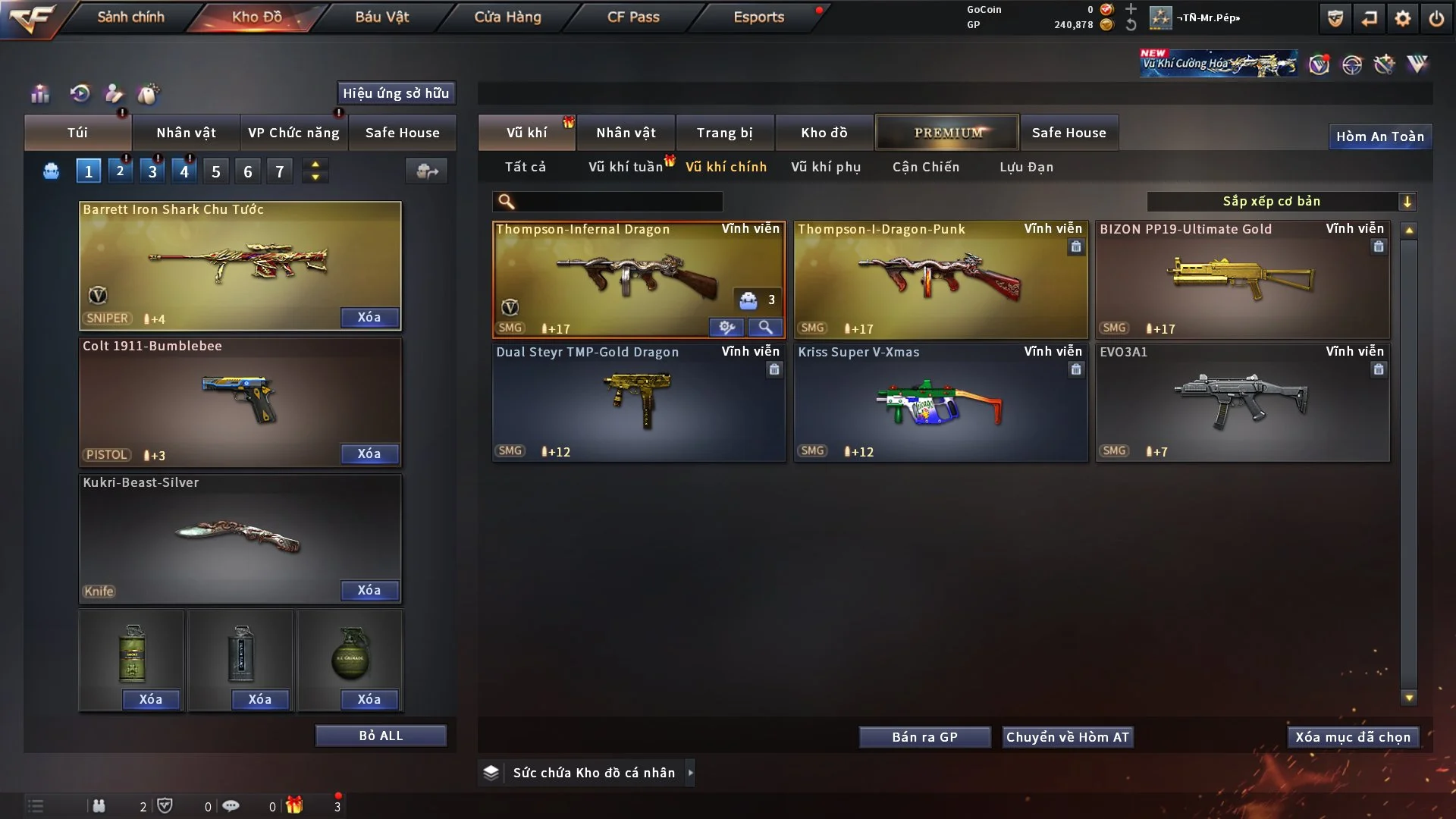This screenshot has width=1456, height=819.
Task: Click Chuyển về Hòm AT button
Action: pyautogui.click(x=1067, y=737)
